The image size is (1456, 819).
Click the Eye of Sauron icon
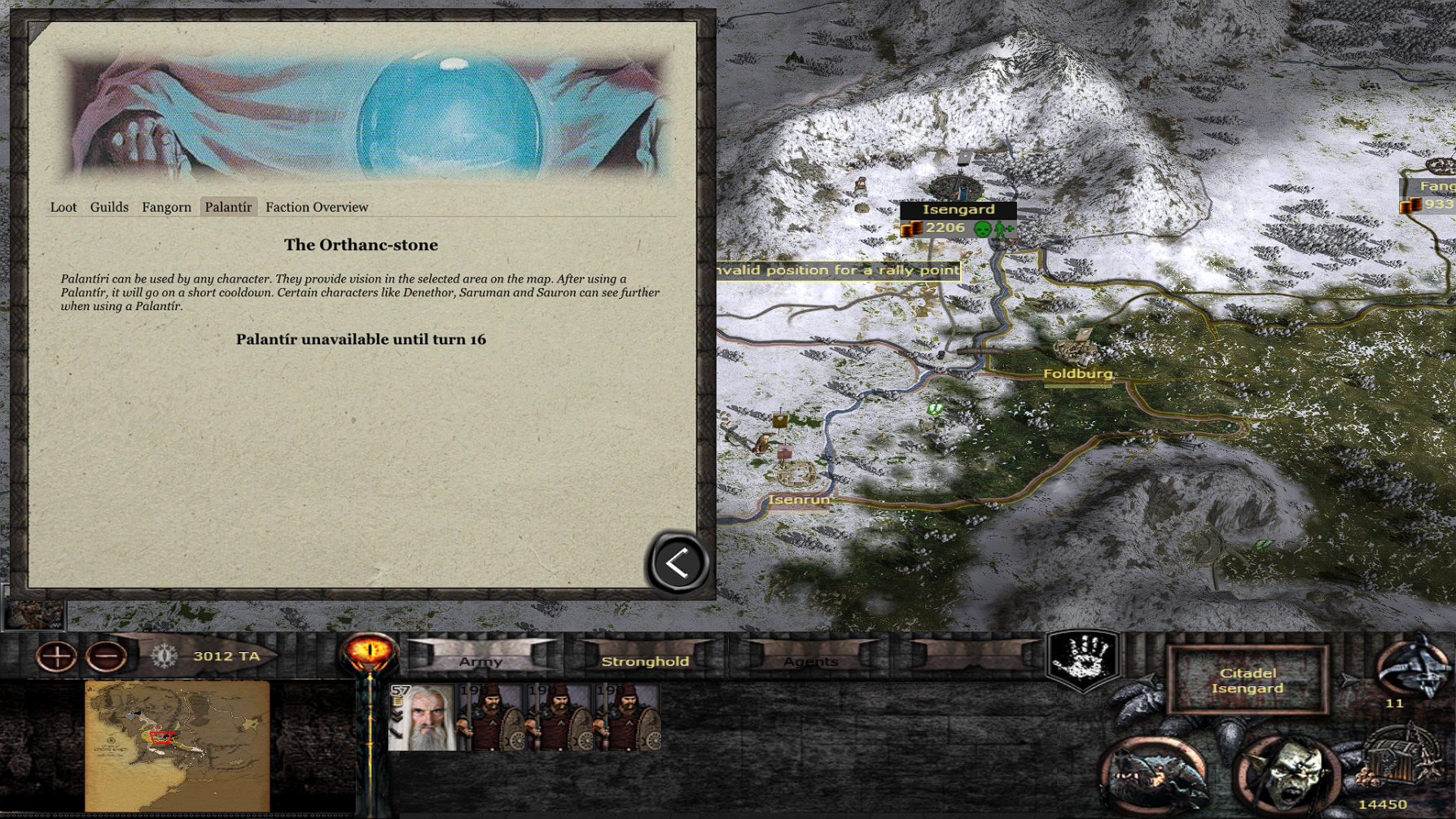pyautogui.click(x=369, y=653)
